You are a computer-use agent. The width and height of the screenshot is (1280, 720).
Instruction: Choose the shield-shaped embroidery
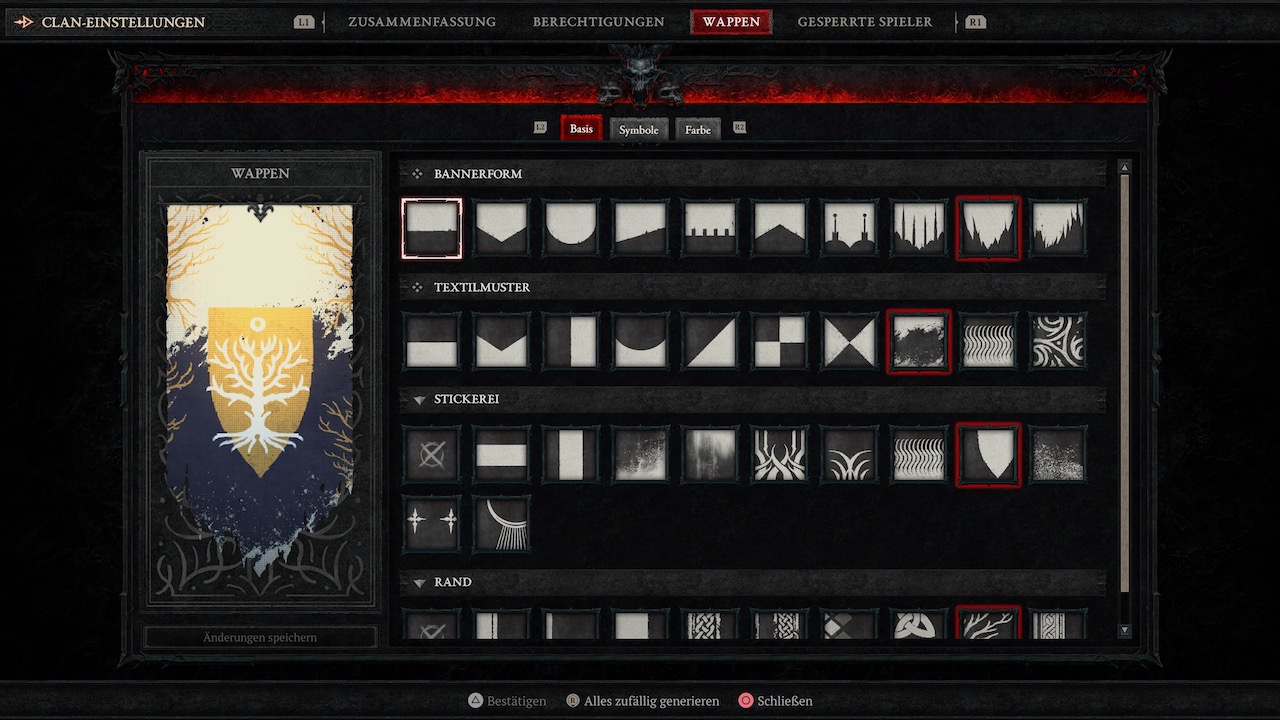988,455
